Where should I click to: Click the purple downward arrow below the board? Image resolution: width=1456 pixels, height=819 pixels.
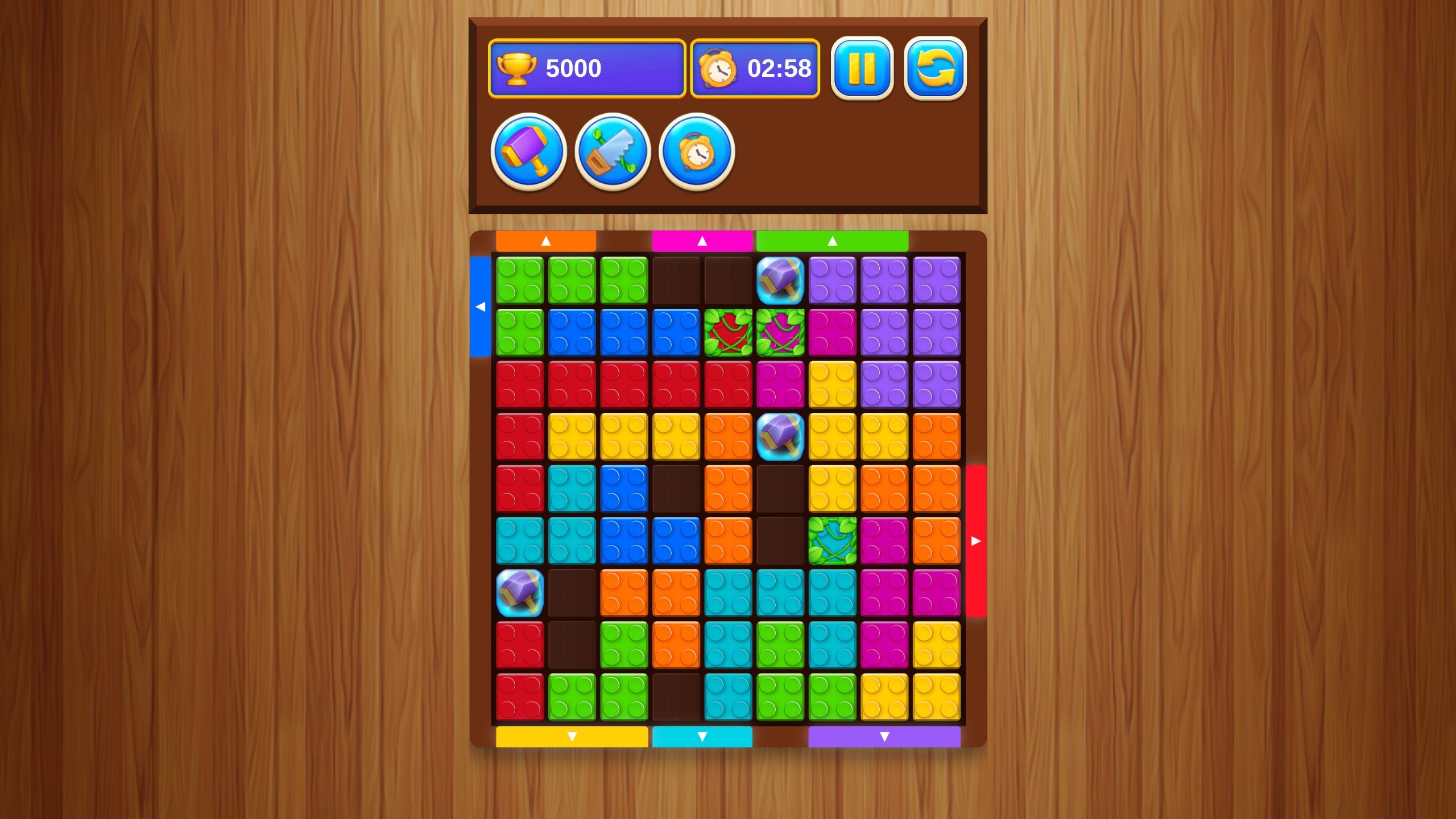tap(884, 737)
